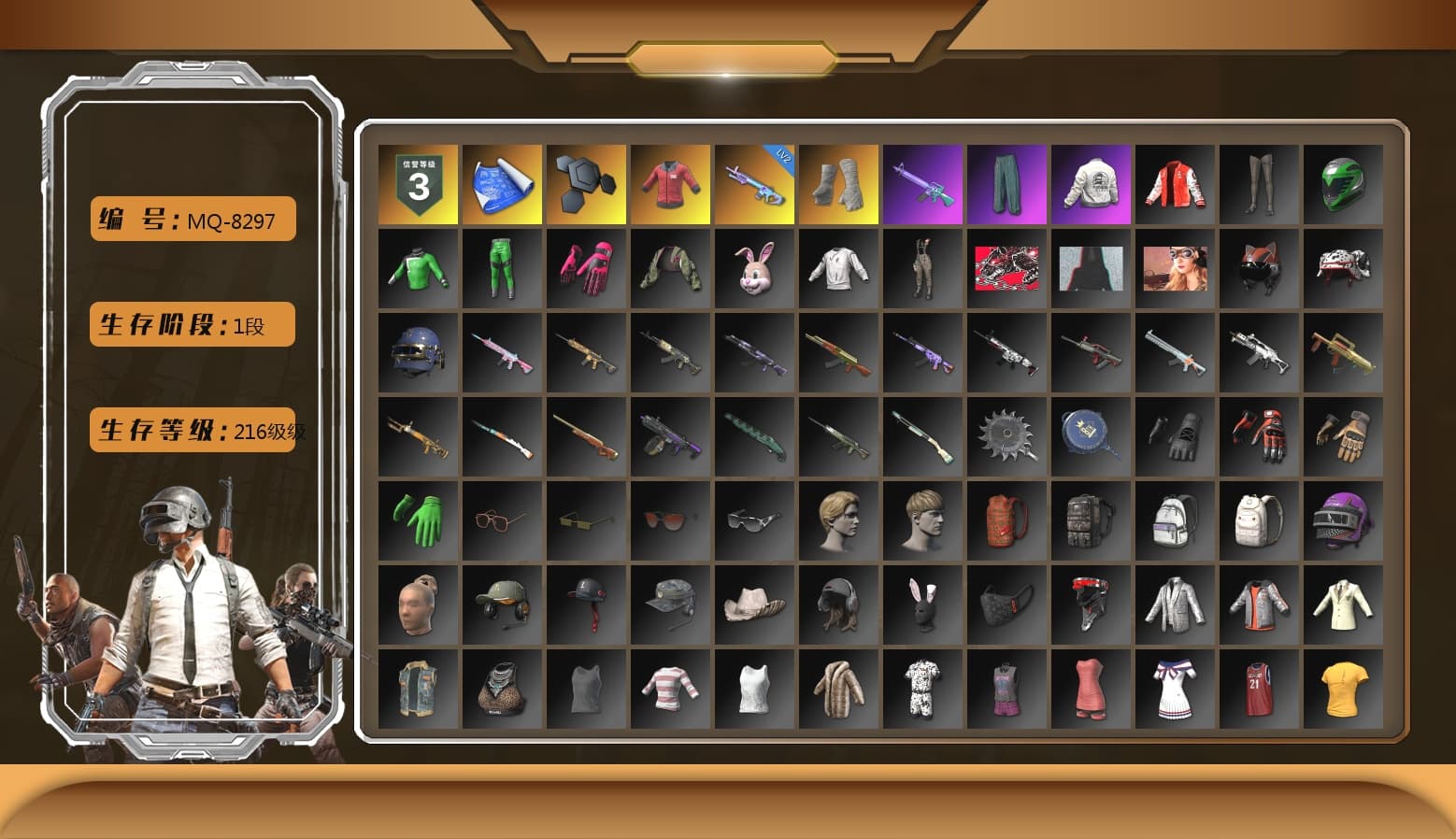The image size is (1456, 839).
Task: Select the pink bunny mask item
Action: point(754,268)
